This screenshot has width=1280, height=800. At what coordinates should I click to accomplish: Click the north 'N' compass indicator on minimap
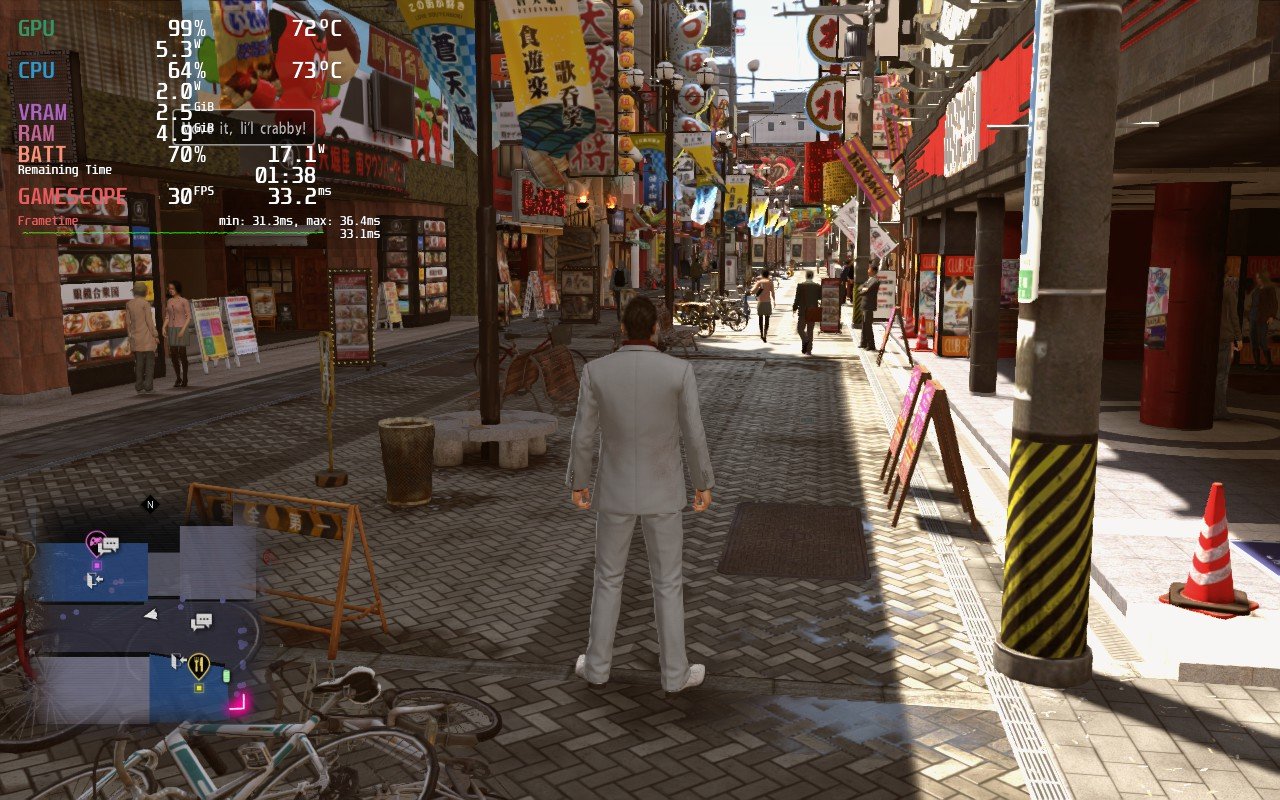point(149,503)
